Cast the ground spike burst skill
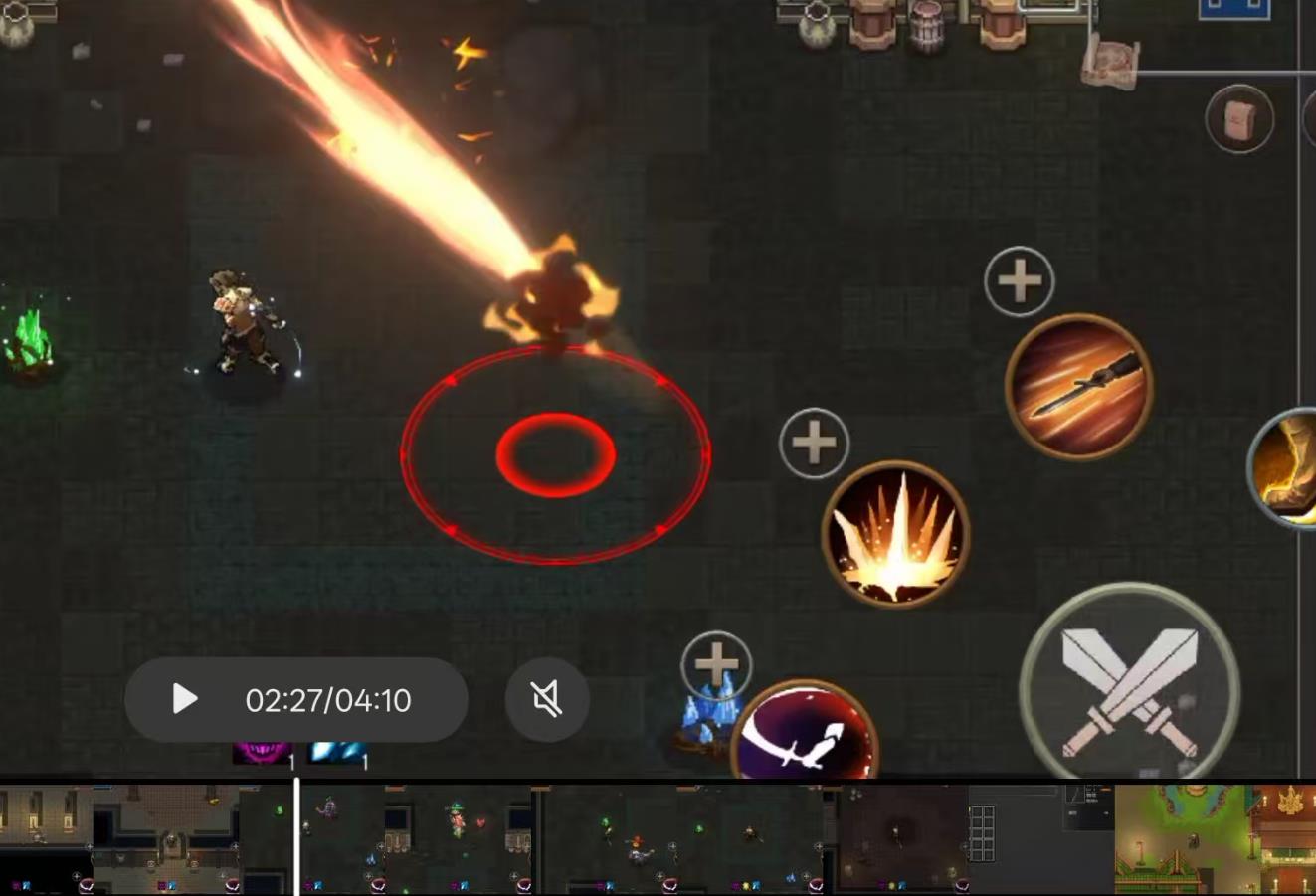The width and height of the screenshot is (1316, 896). pyautogui.click(x=895, y=535)
